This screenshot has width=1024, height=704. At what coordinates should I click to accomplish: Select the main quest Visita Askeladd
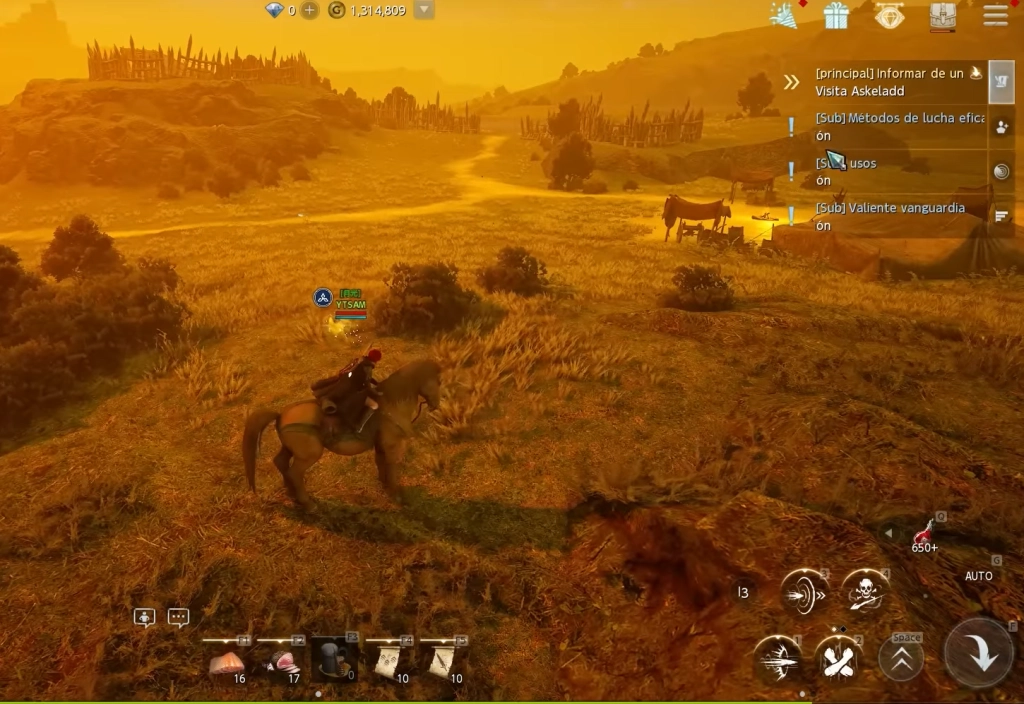click(x=890, y=82)
